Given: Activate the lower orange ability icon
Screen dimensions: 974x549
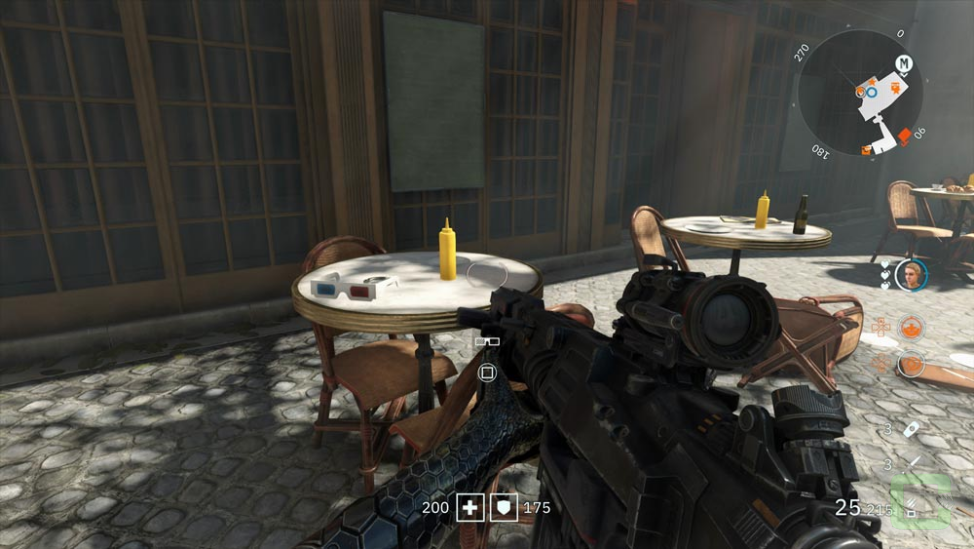Looking at the screenshot, I should tap(910, 363).
